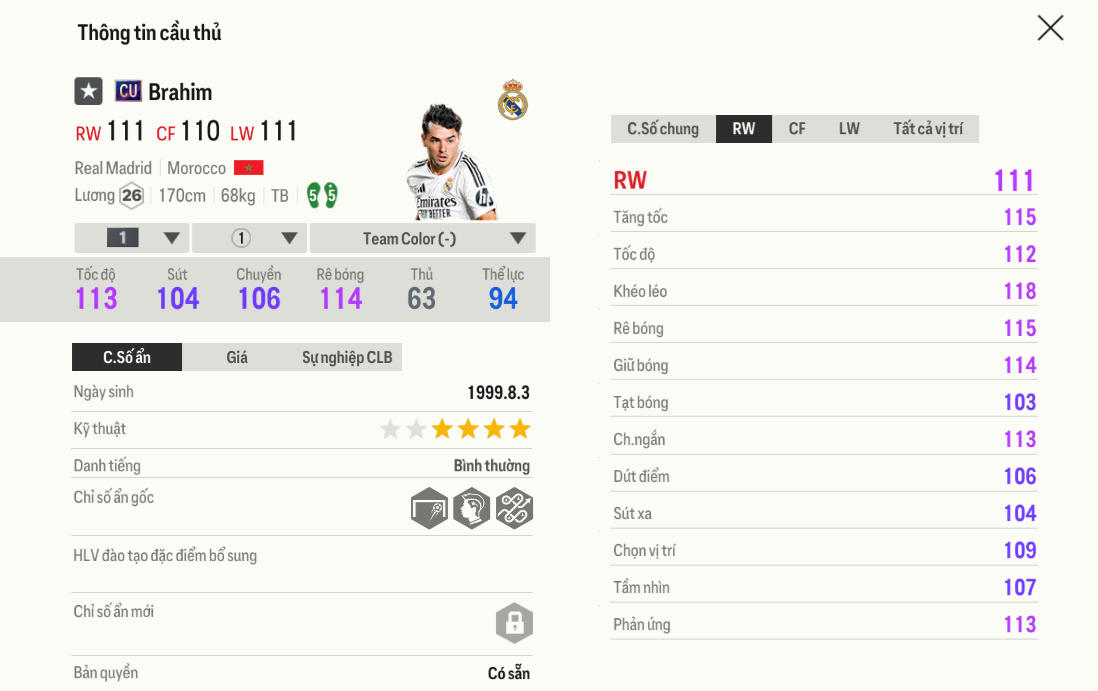Open the upgrade level dropdown
This screenshot has height=691, width=1098.
[132, 238]
